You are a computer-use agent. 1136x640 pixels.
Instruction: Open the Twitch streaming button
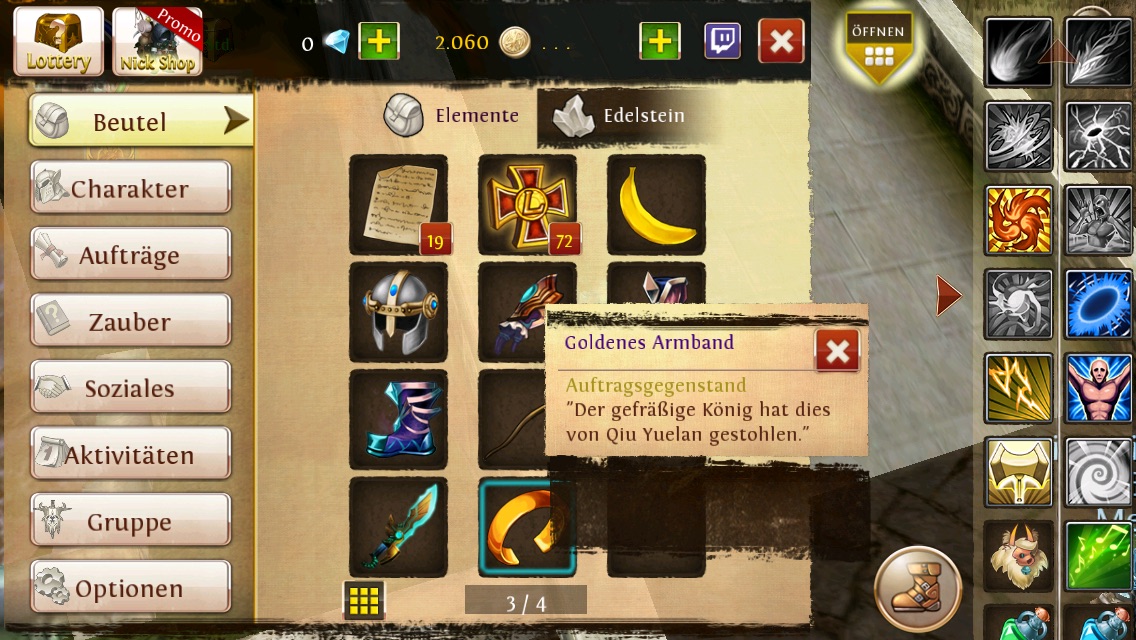pyautogui.click(x=722, y=42)
